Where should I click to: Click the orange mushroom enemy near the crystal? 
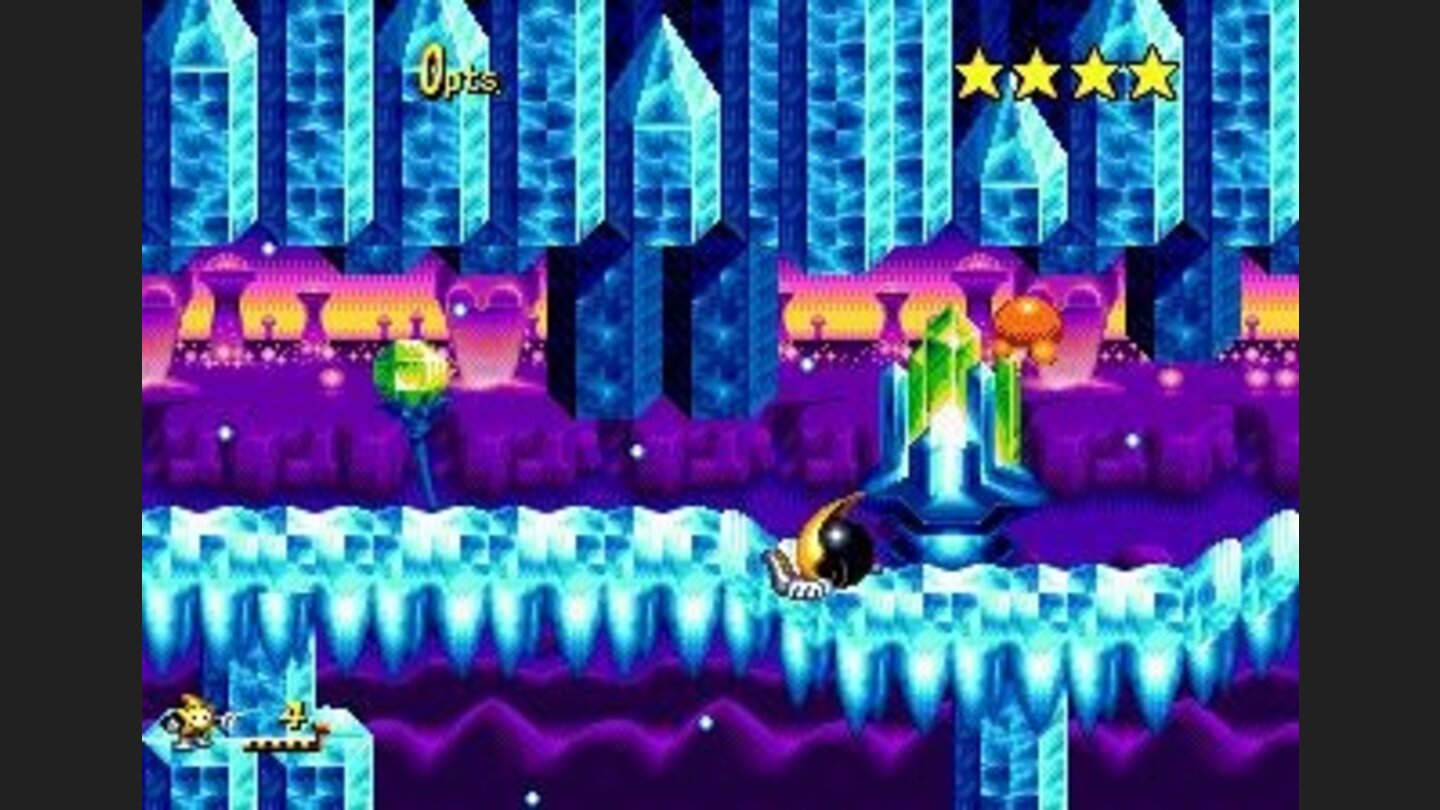point(1027,321)
